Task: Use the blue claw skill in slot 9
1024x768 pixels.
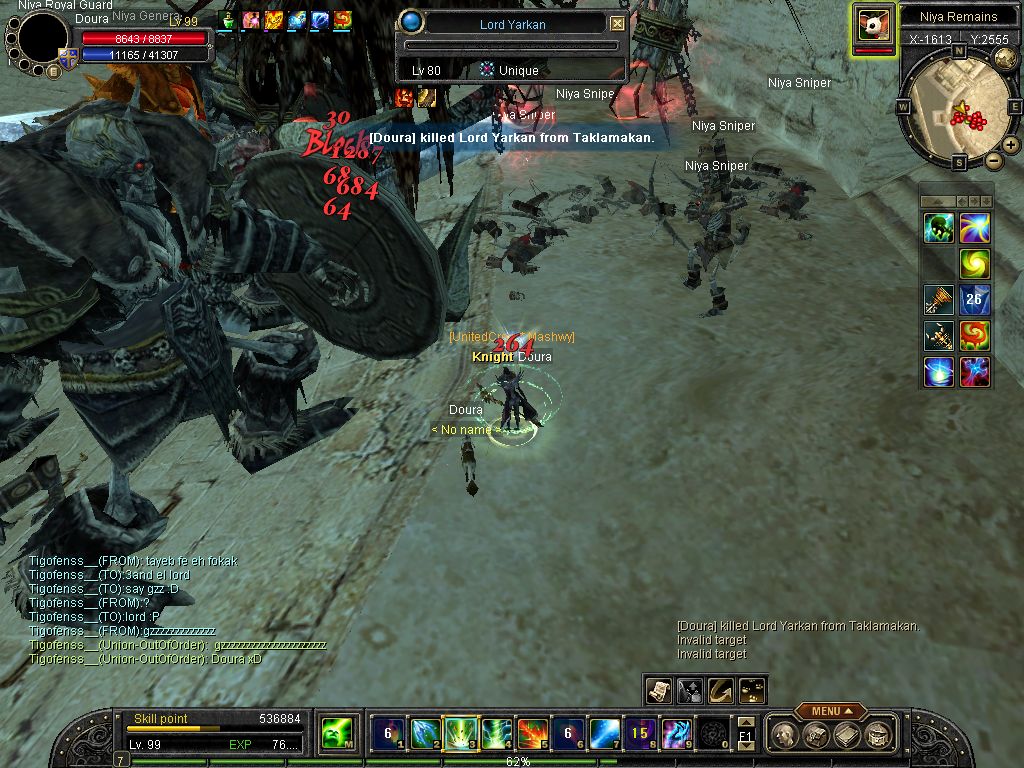Action: click(675, 733)
